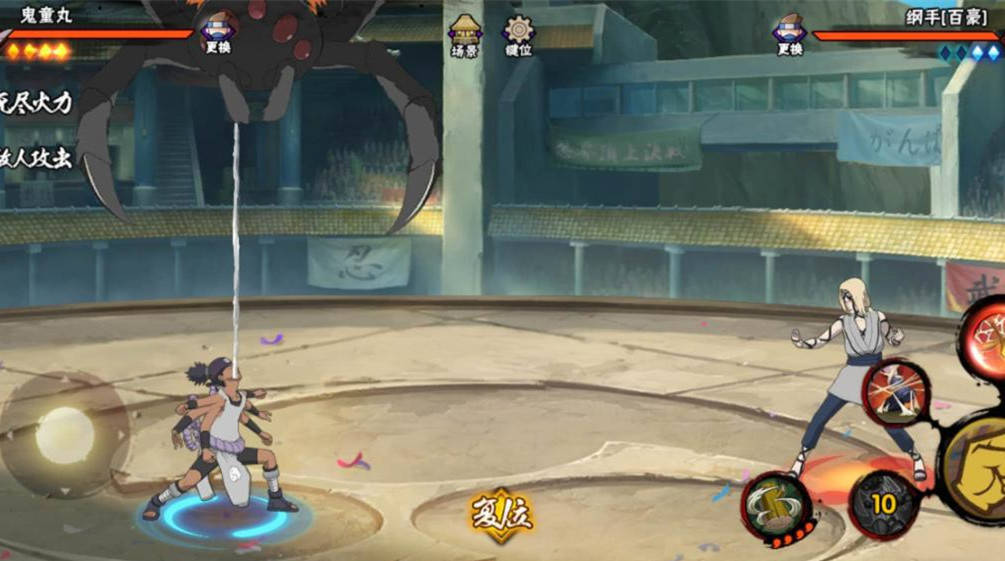Use the log substitution skill icon
Screen dimensions: 1005x561
[777, 504]
